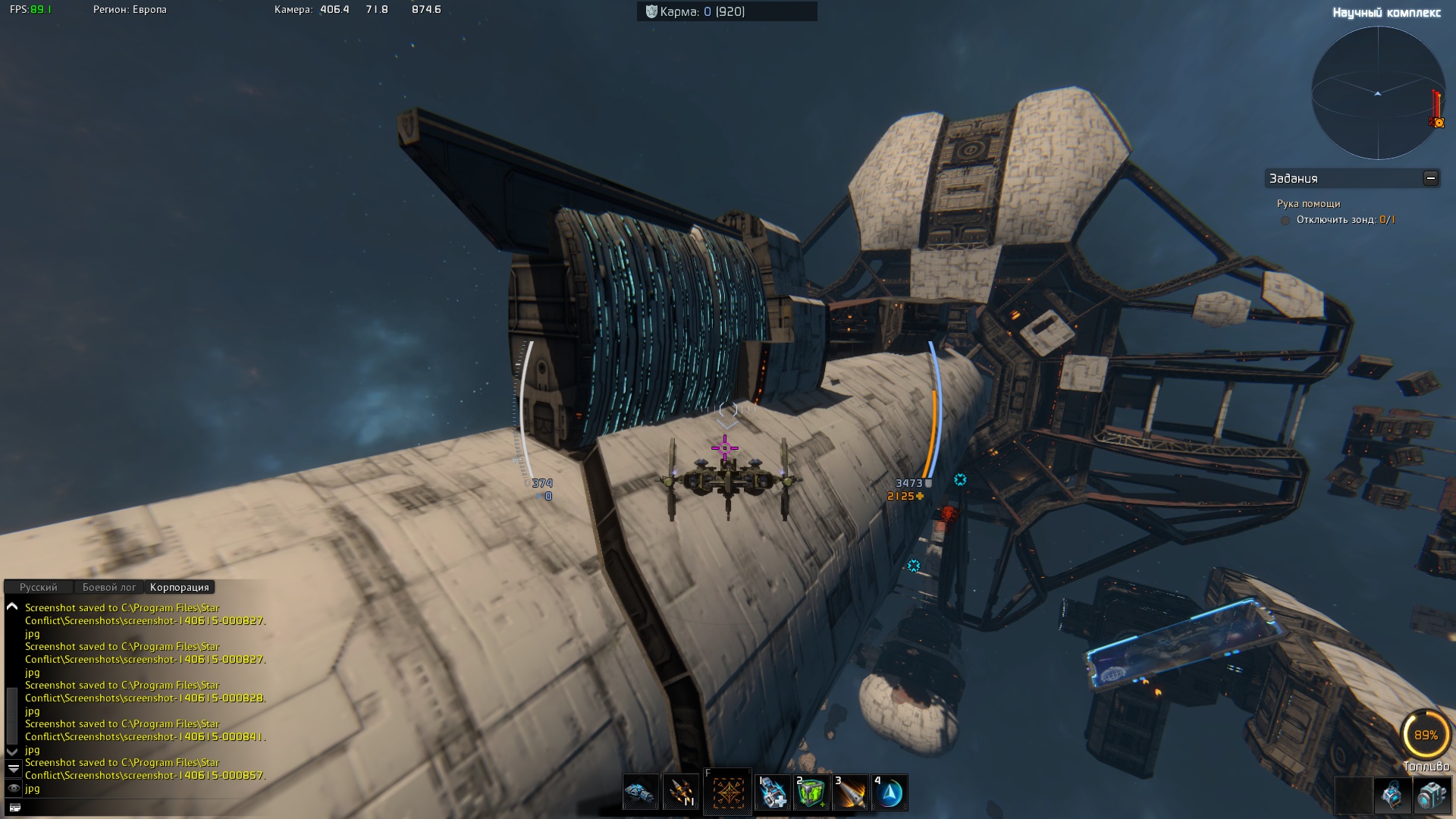1456x819 pixels.
Task: Select the blue canister cargo item
Action: tap(1392, 795)
